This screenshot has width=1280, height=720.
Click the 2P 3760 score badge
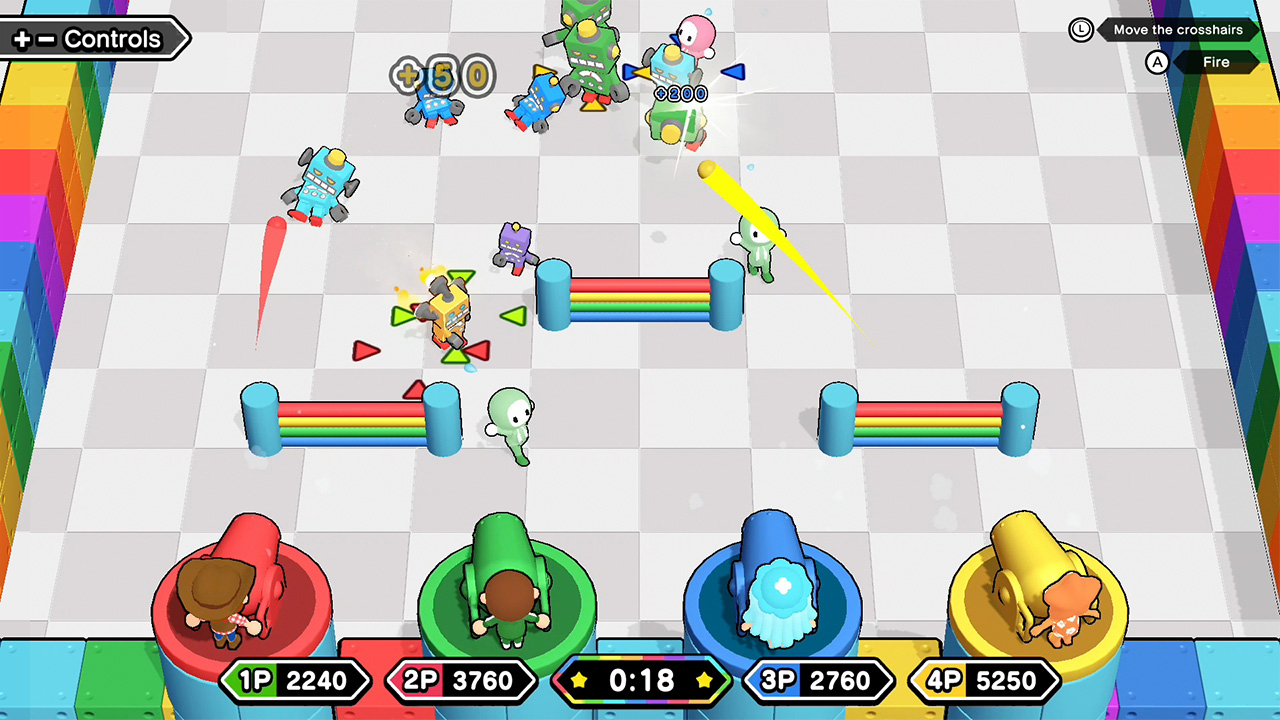[462, 680]
